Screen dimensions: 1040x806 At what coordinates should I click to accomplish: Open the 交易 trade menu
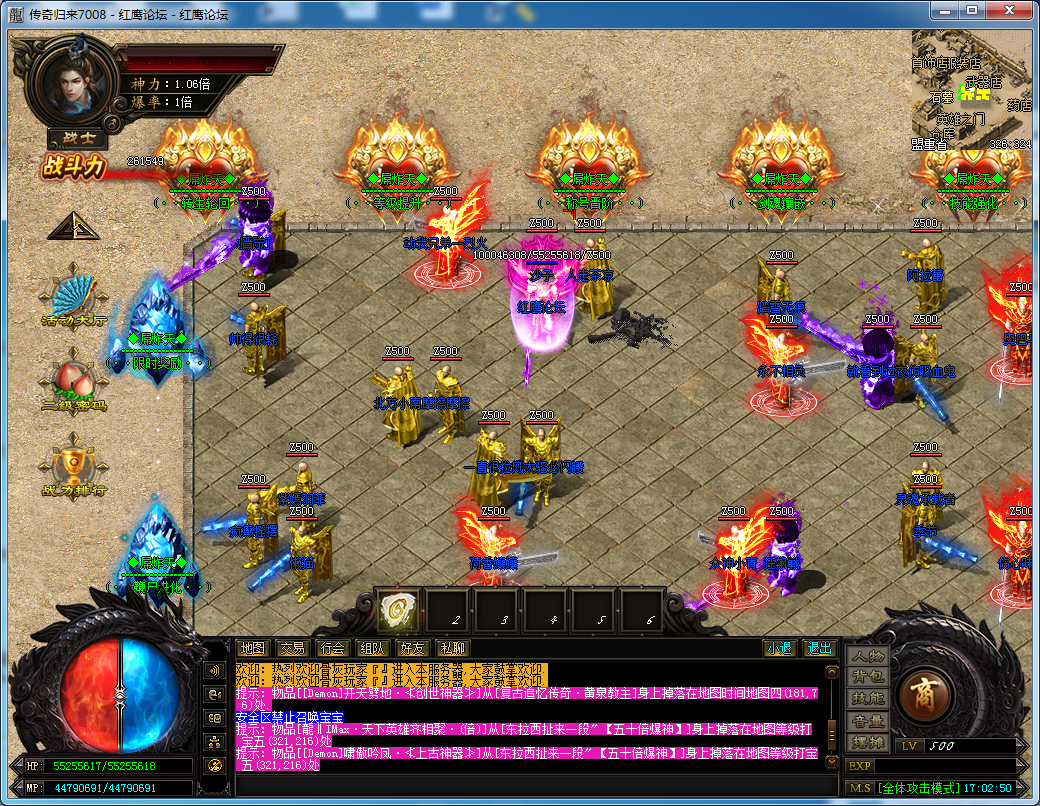(292, 648)
